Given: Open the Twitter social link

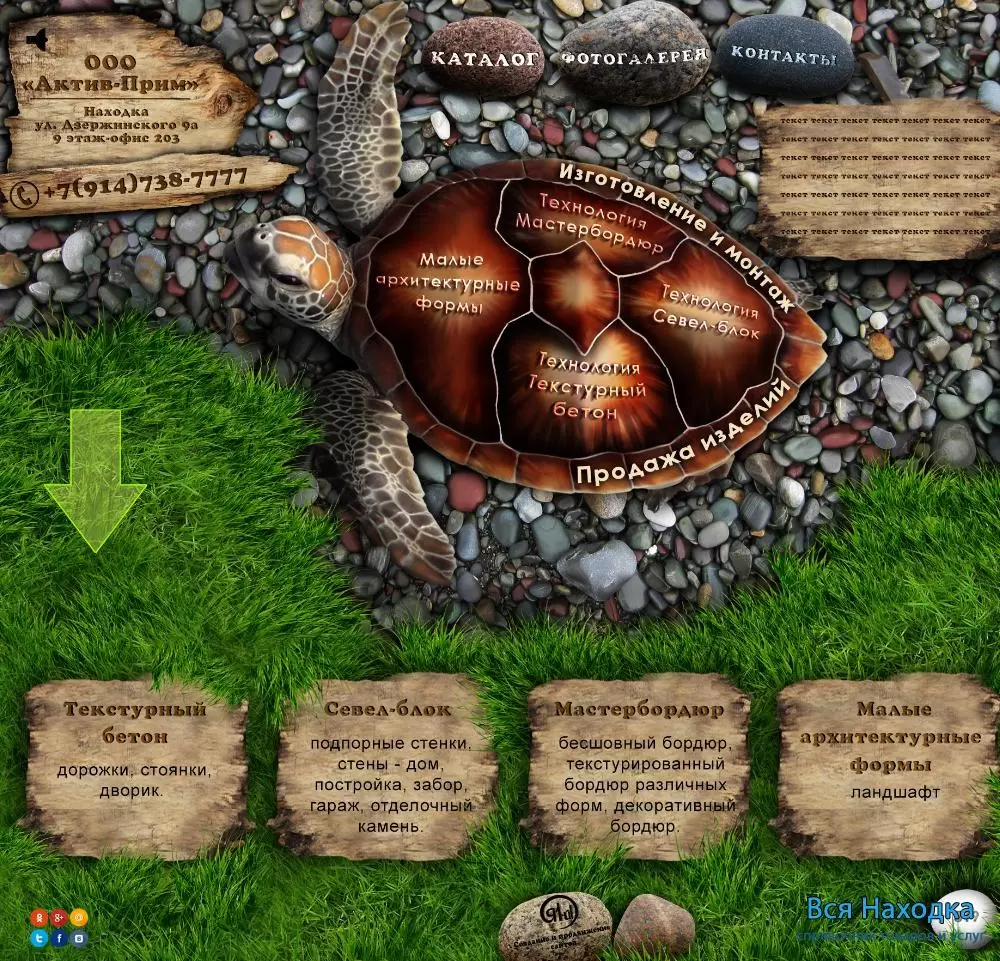Looking at the screenshot, I should 40,938.
